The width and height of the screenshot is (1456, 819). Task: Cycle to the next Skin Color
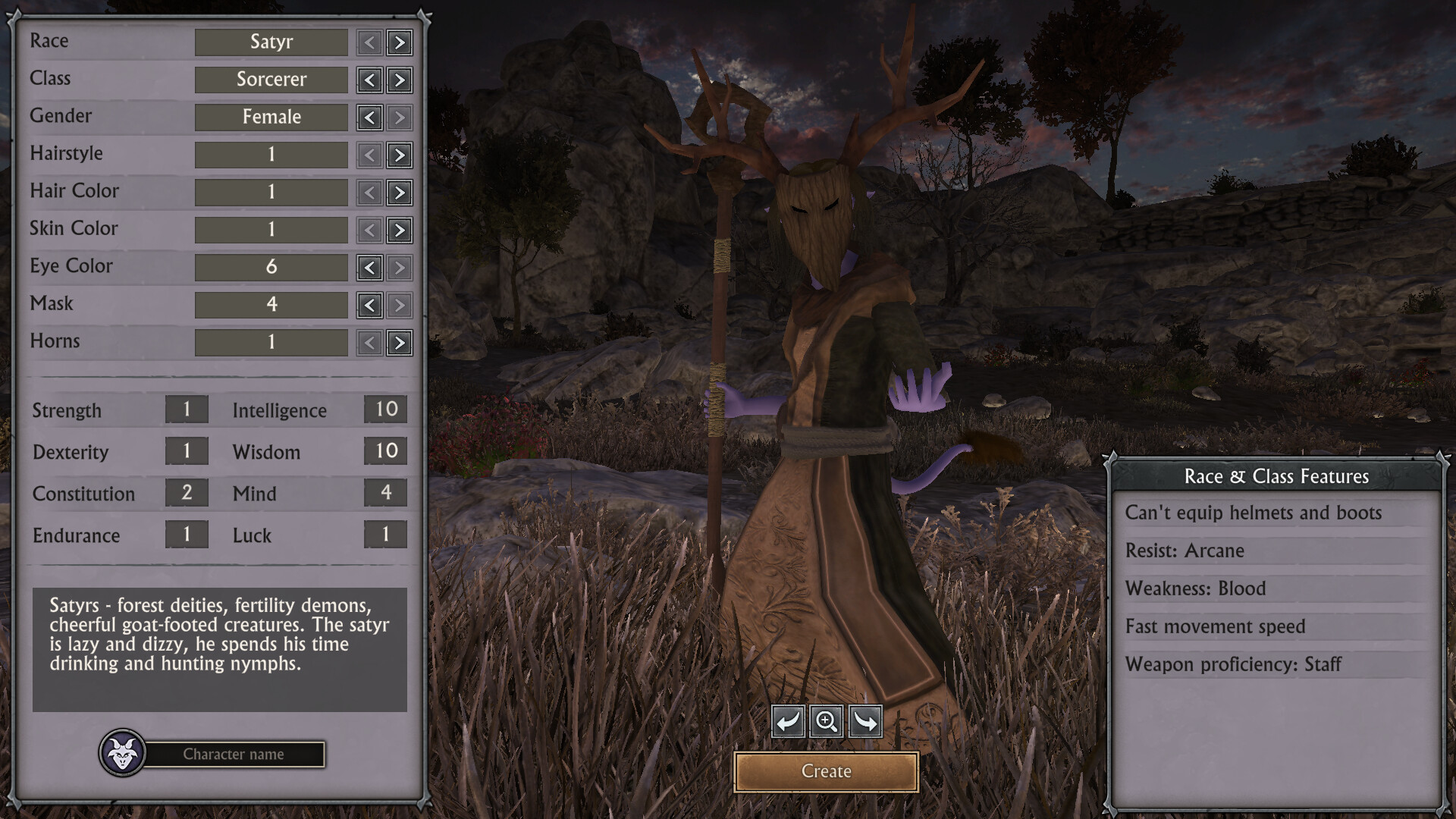tap(400, 230)
